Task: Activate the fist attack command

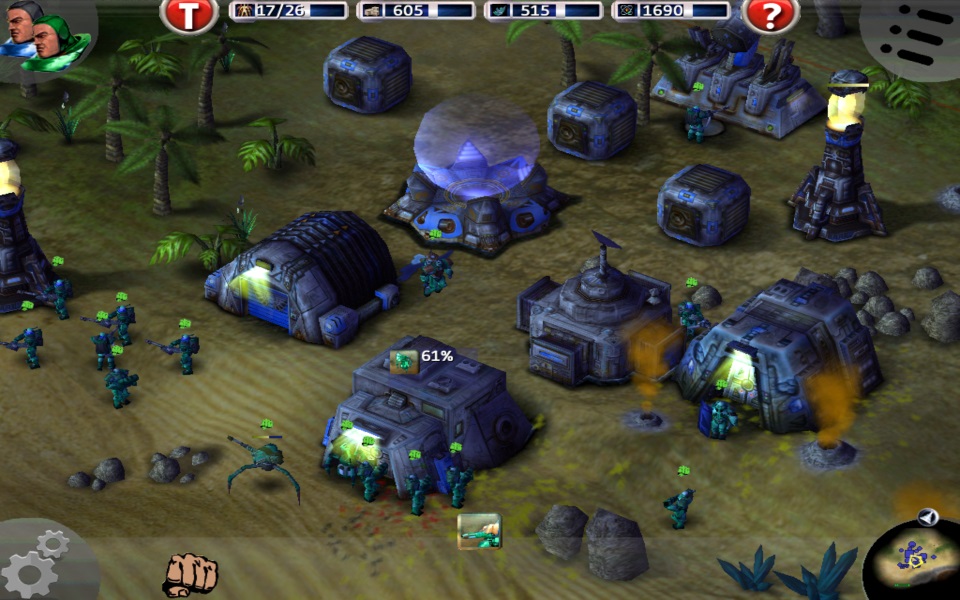Action: 190,573
